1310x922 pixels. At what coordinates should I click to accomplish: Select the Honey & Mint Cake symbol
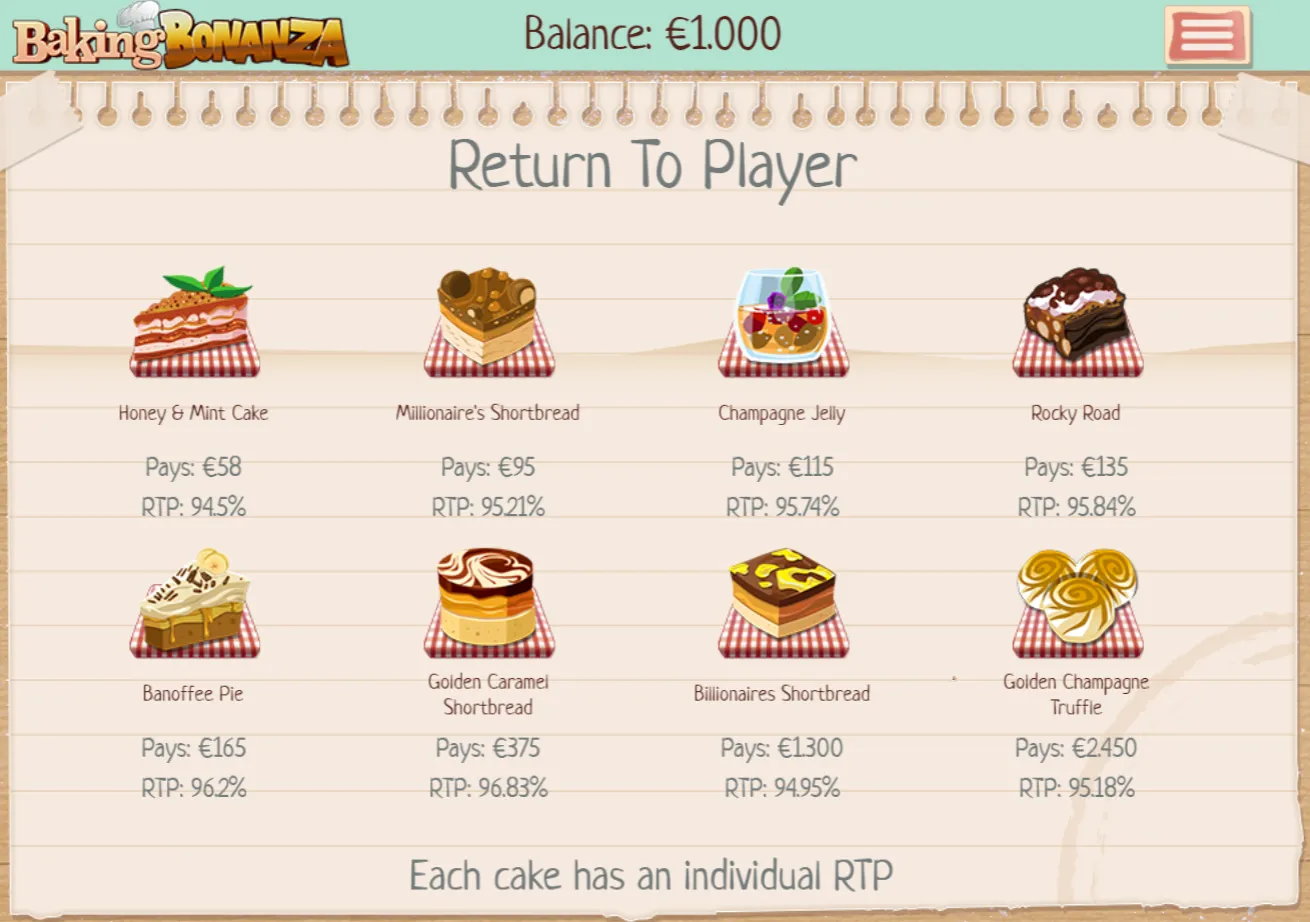[x=194, y=320]
